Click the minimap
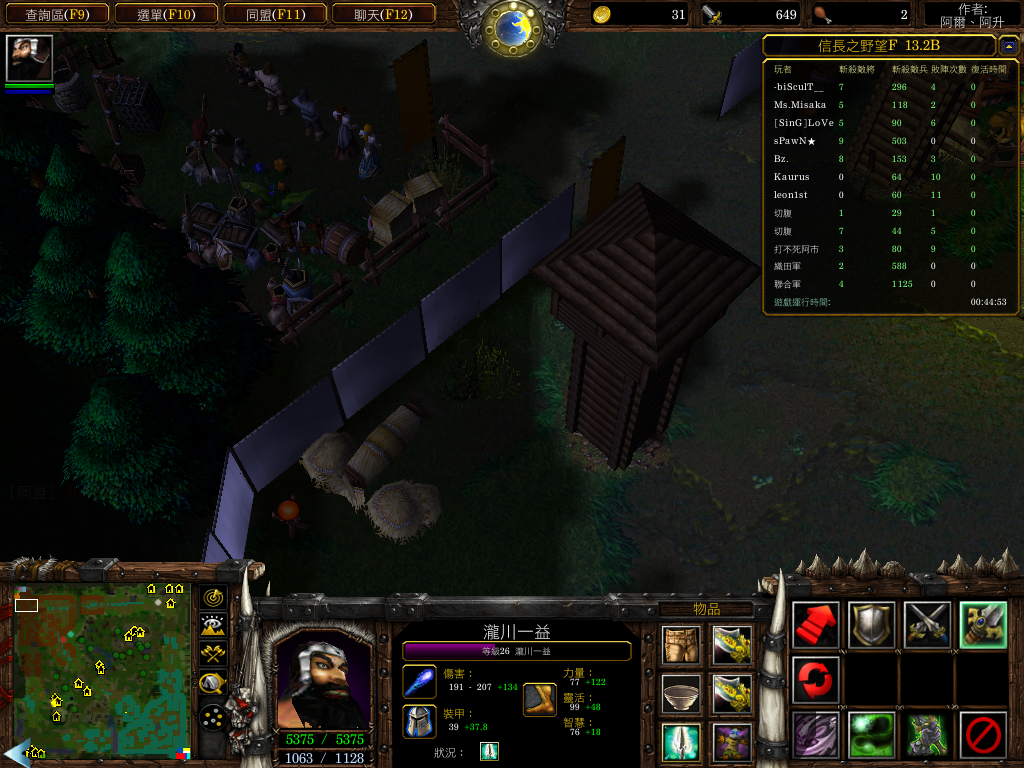 (x=100, y=670)
